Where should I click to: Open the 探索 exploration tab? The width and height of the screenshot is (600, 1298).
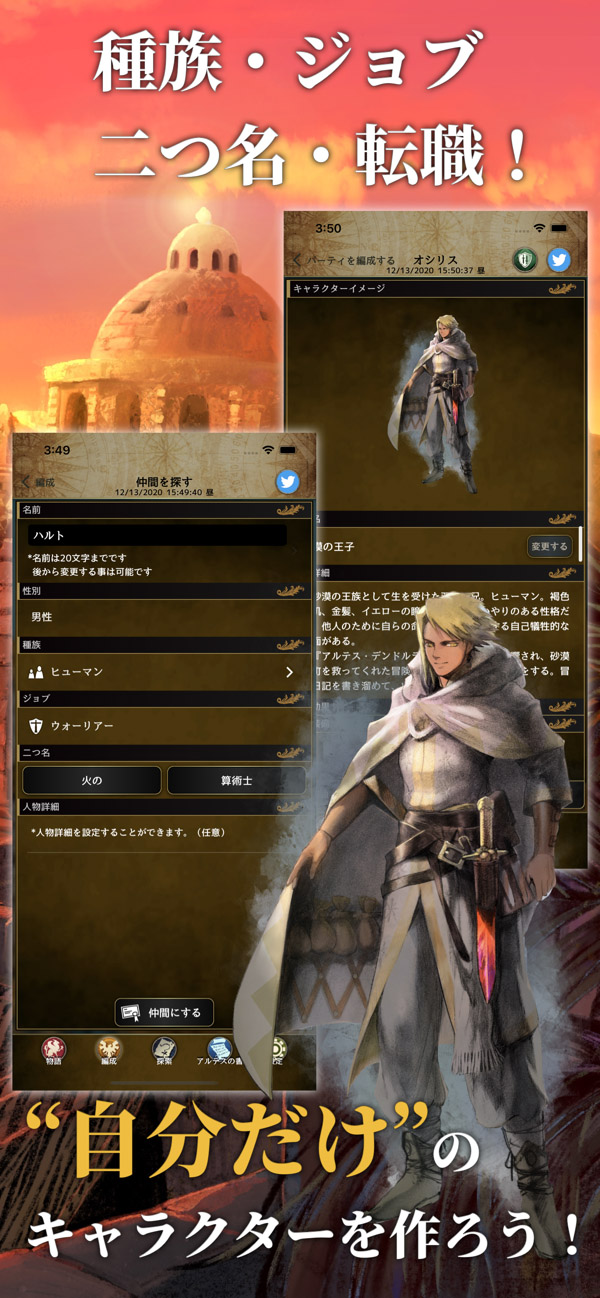(x=163, y=1052)
